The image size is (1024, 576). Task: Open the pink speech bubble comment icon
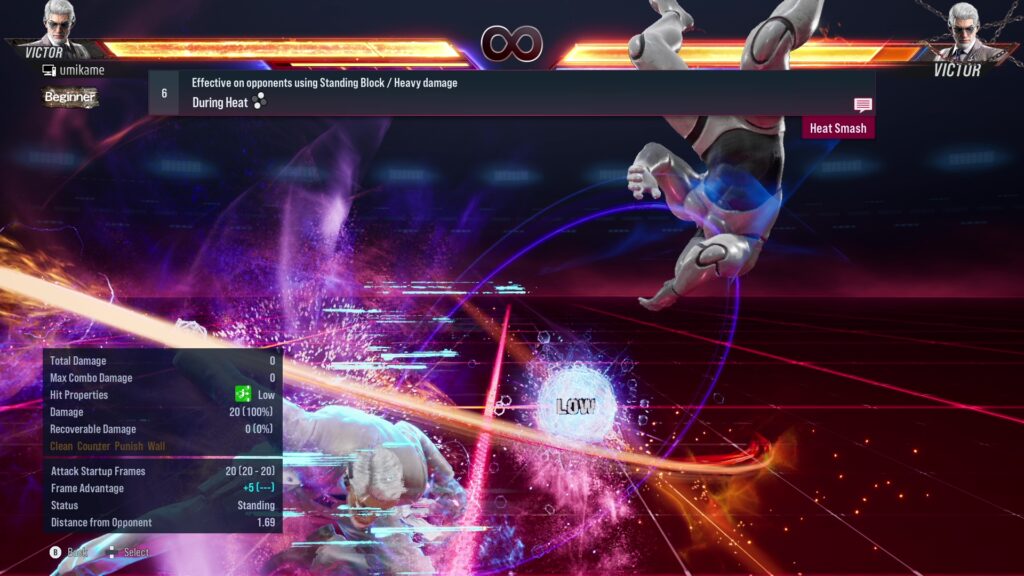[862, 105]
